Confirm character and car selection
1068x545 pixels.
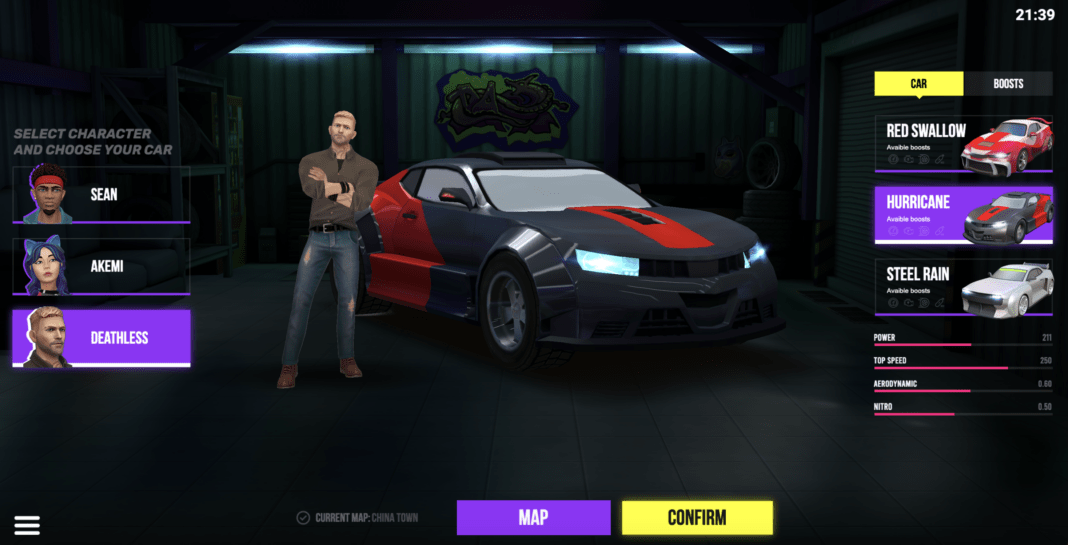[697, 517]
